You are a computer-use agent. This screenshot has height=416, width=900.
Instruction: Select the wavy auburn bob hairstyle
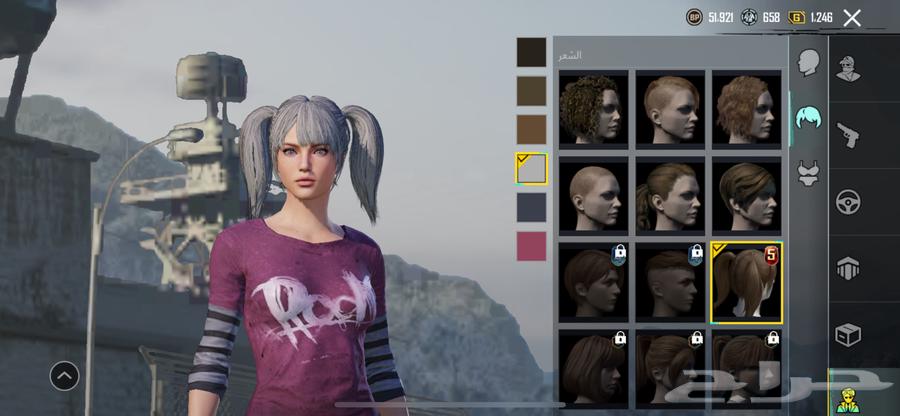pos(746,107)
